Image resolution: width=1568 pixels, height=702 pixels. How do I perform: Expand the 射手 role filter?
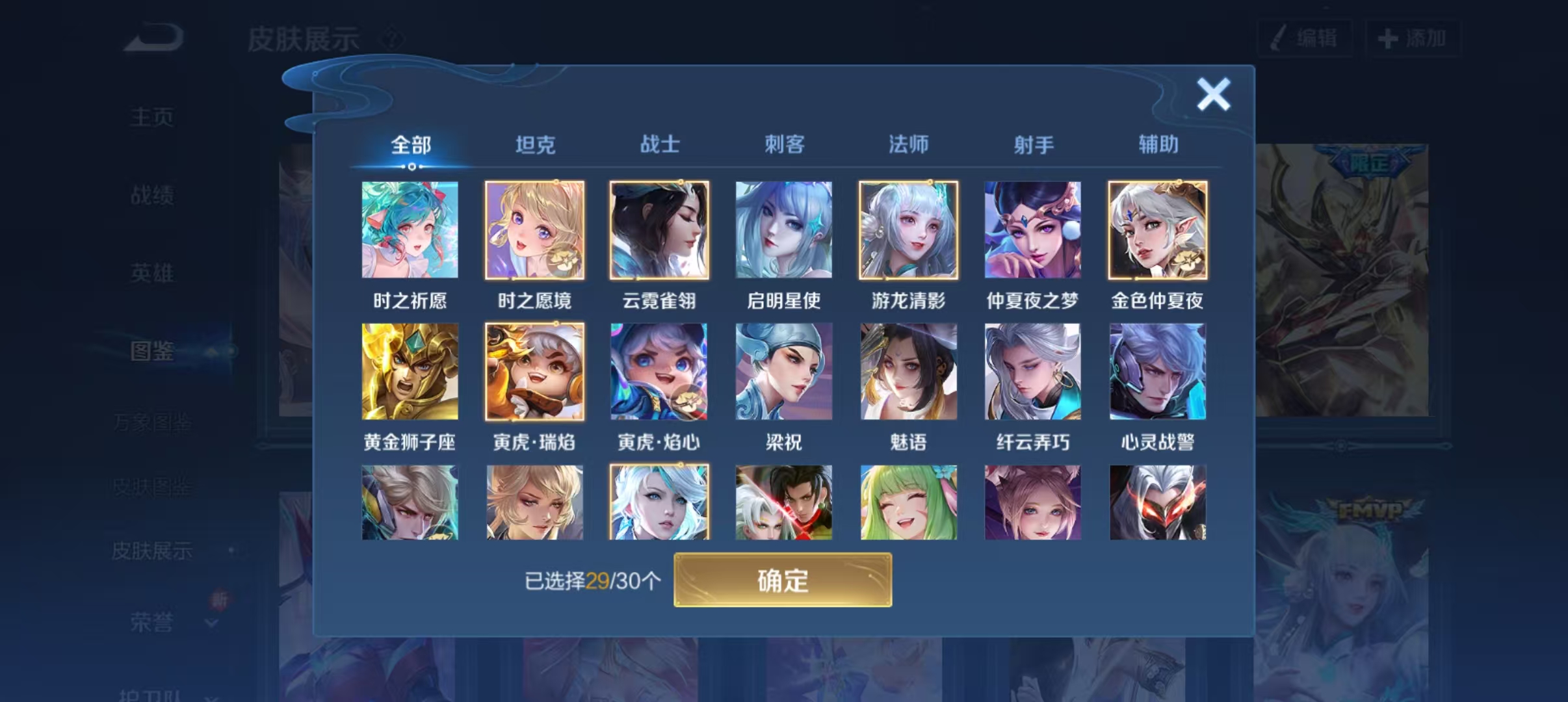[1034, 145]
